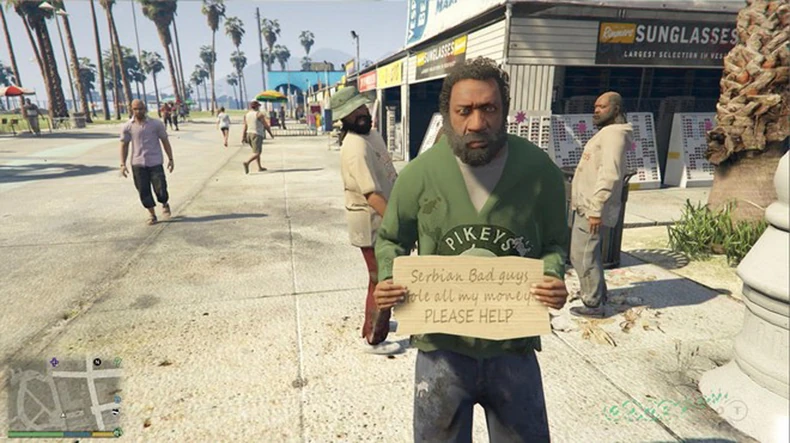The height and width of the screenshot is (443, 790).
Task: Click the white player arrow on minimap
Action: 63,415
